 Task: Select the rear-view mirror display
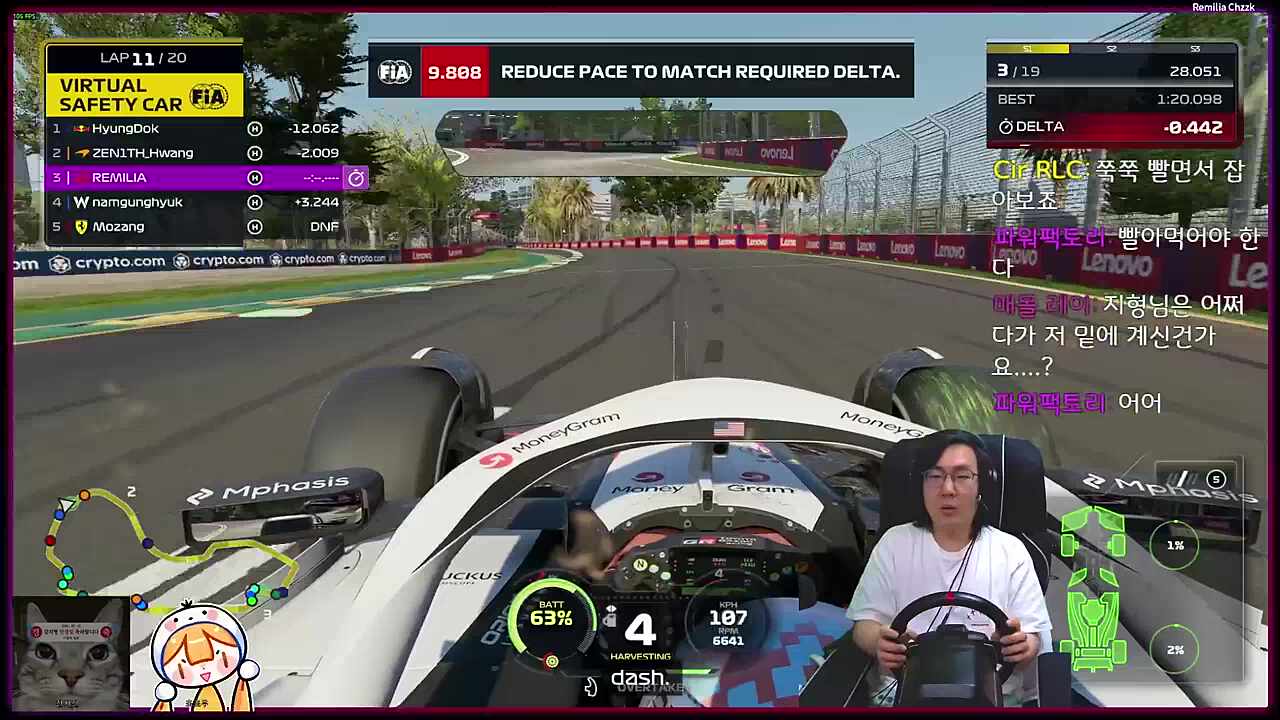tap(640, 142)
